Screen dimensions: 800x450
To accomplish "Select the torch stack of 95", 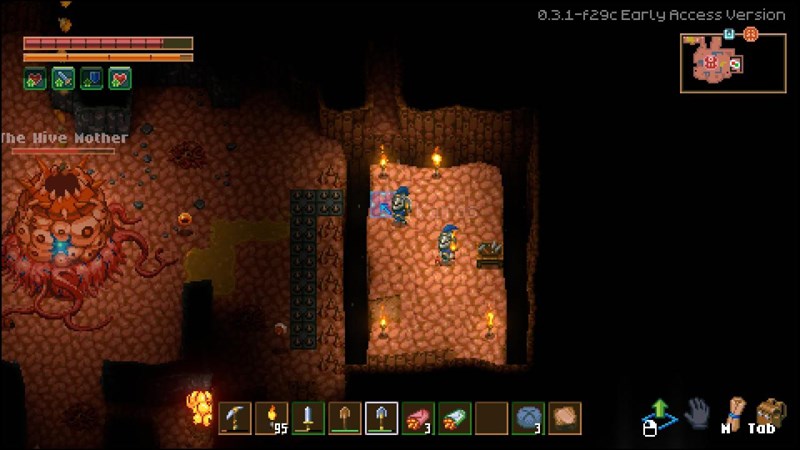I will [x=271, y=418].
